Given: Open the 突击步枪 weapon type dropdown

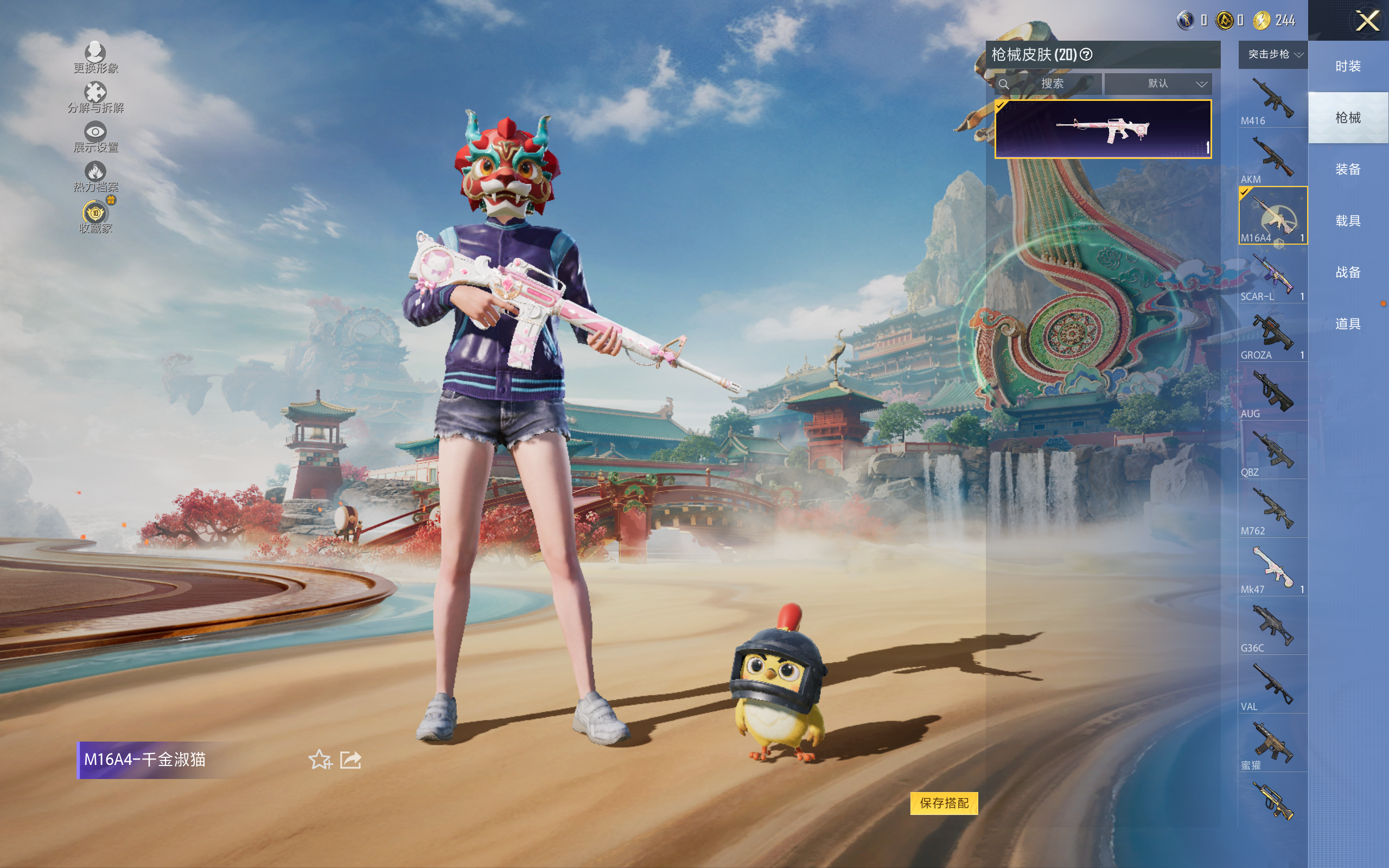Looking at the screenshot, I should [1274, 55].
